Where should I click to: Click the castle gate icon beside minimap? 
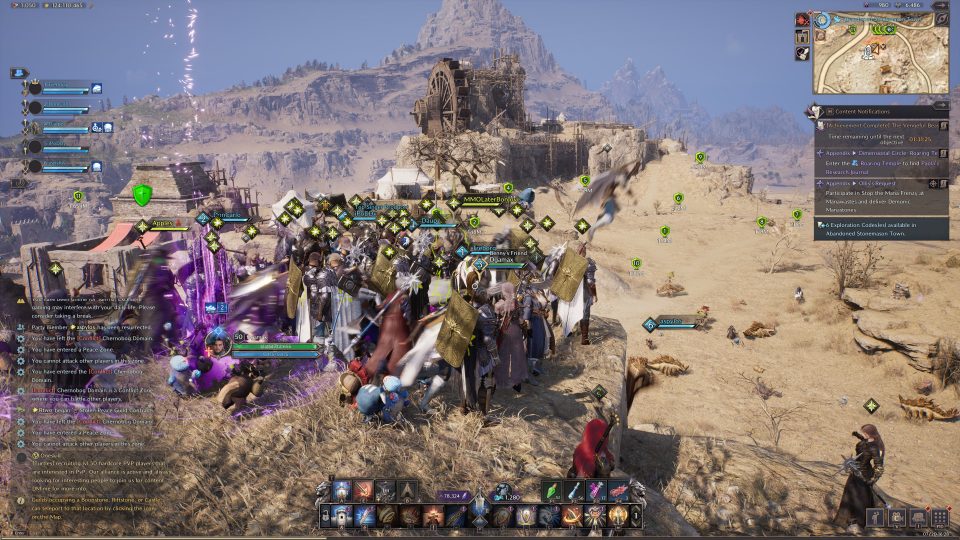[x=802, y=37]
